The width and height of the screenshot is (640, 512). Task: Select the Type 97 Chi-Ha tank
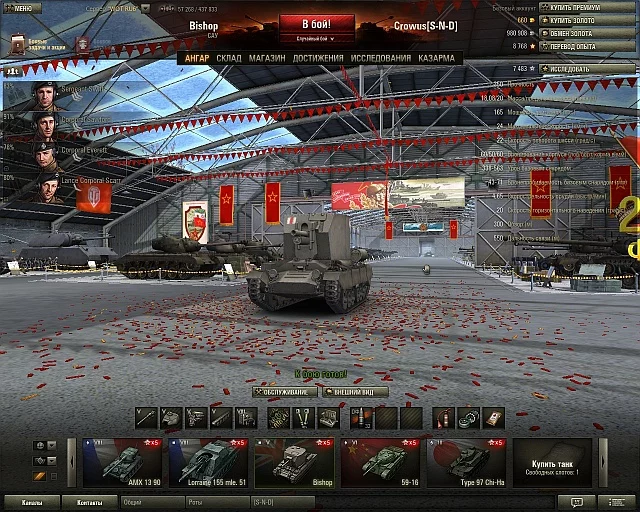[x=466, y=463]
